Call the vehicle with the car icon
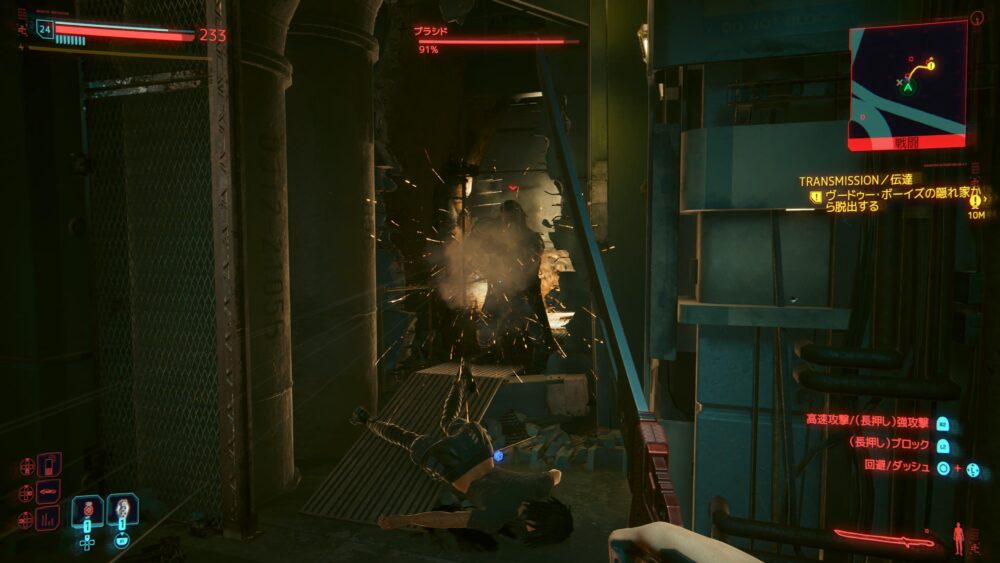 coord(49,492)
